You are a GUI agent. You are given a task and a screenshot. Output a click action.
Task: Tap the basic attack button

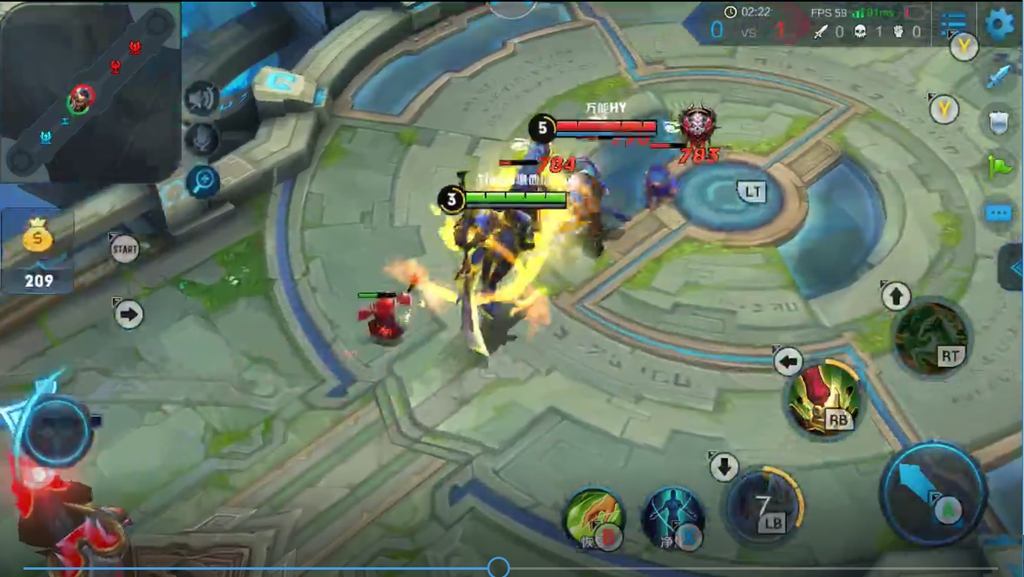click(x=933, y=492)
